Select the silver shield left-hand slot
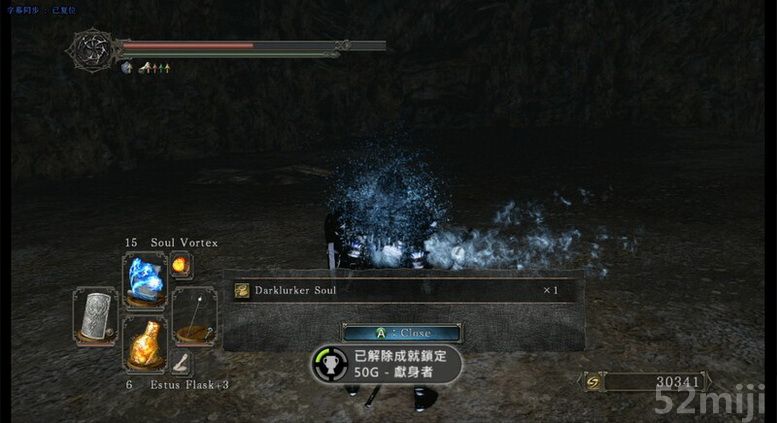The width and height of the screenshot is (777, 423). click(95, 316)
